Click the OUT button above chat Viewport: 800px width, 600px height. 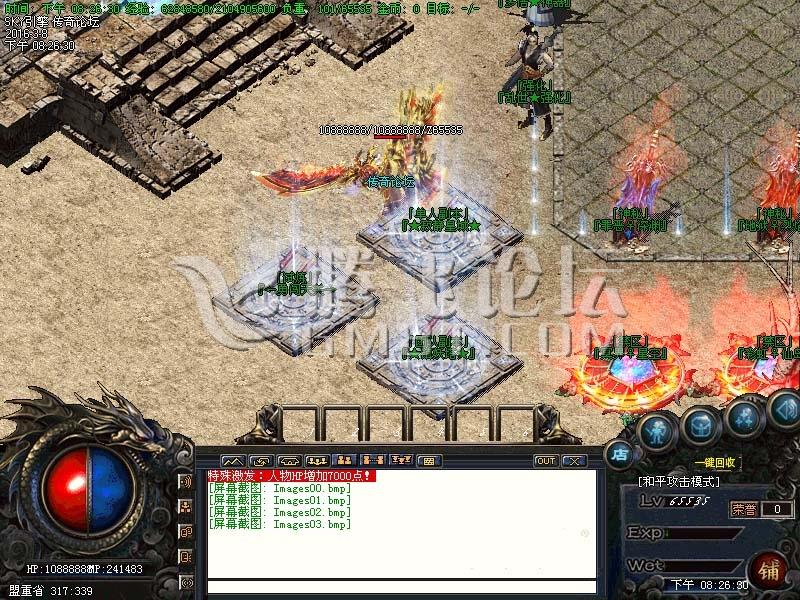[545, 461]
